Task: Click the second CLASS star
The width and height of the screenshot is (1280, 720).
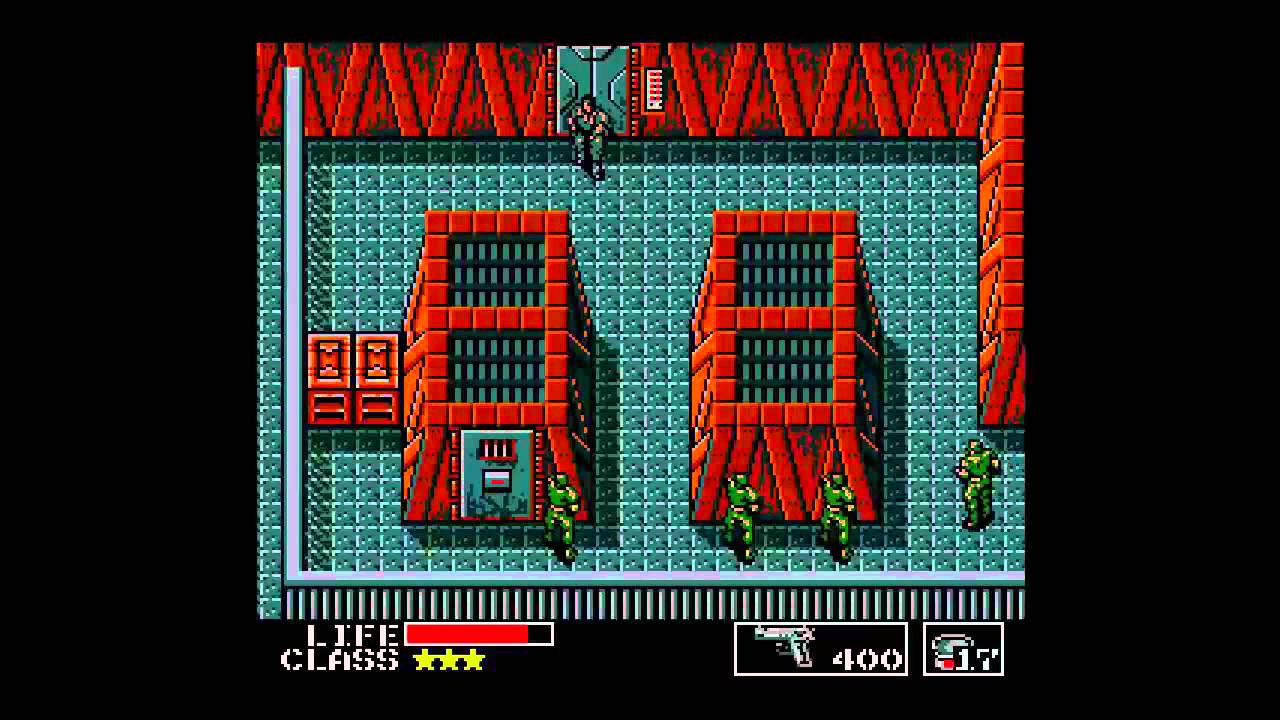Action: [x=450, y=660]
